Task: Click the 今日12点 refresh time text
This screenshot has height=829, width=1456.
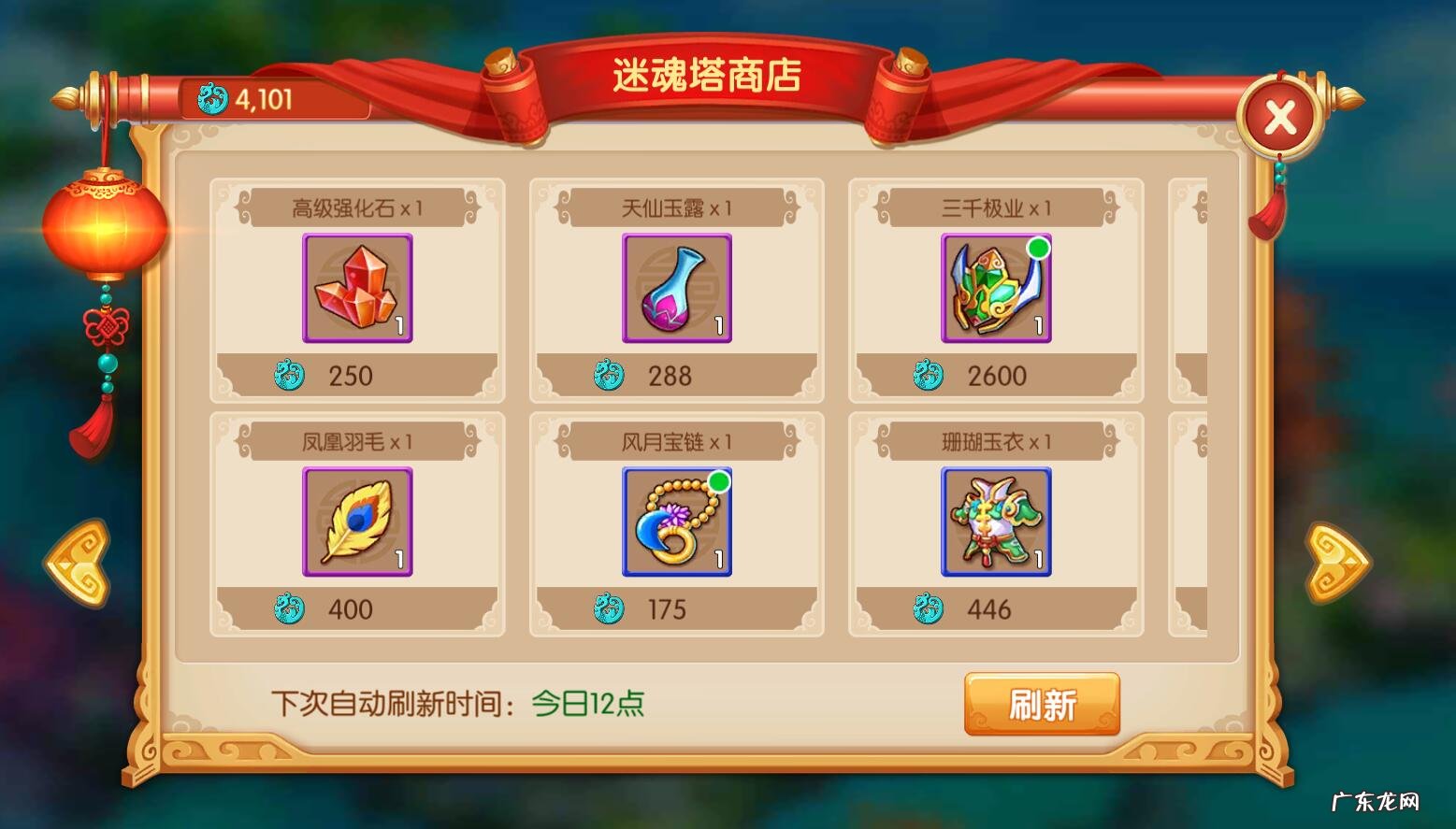Action: coord(589,706)
